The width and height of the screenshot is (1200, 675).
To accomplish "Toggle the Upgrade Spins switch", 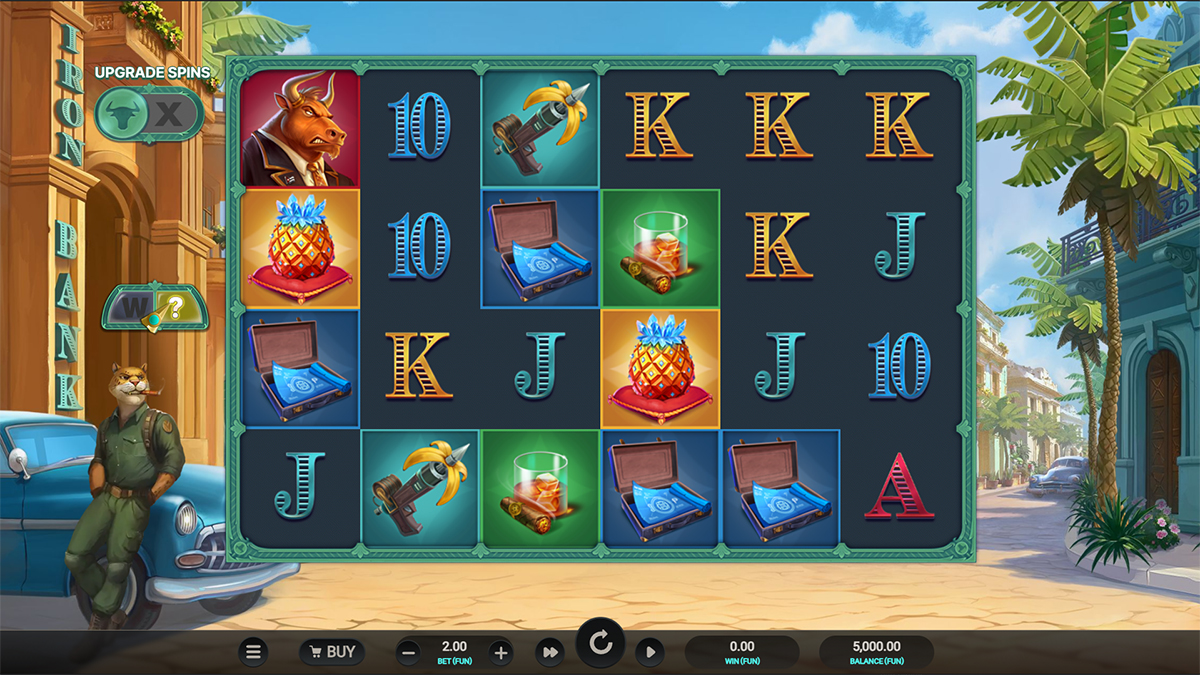I will (150, 114).
